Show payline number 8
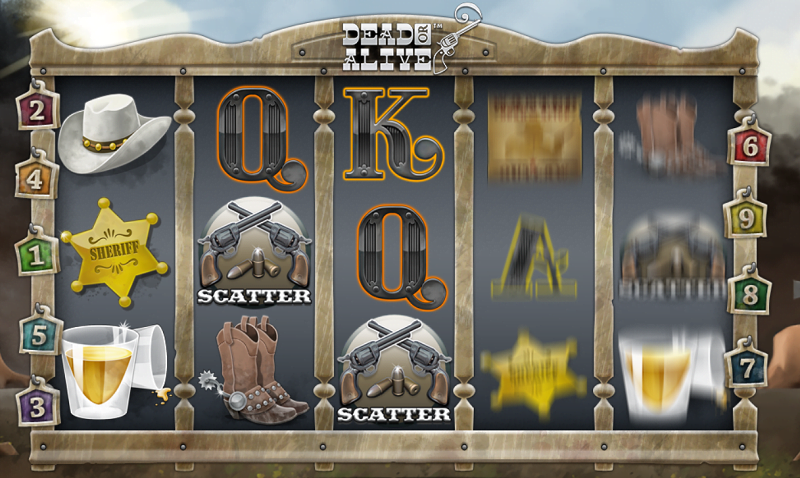Image resolution: width=800 pixels, height=478 pixels. coord(750,294)
